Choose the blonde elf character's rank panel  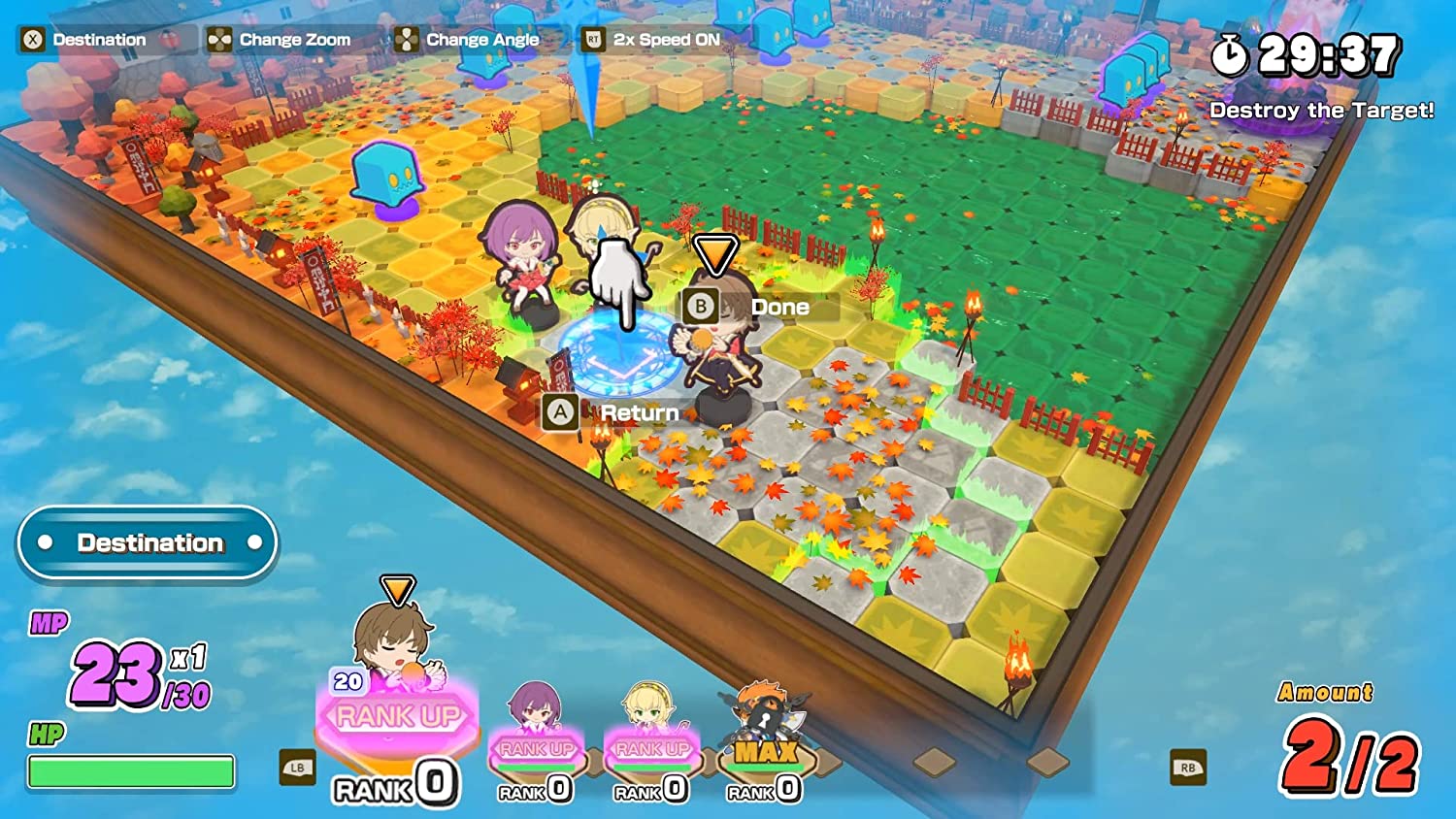tap(651, 749)
